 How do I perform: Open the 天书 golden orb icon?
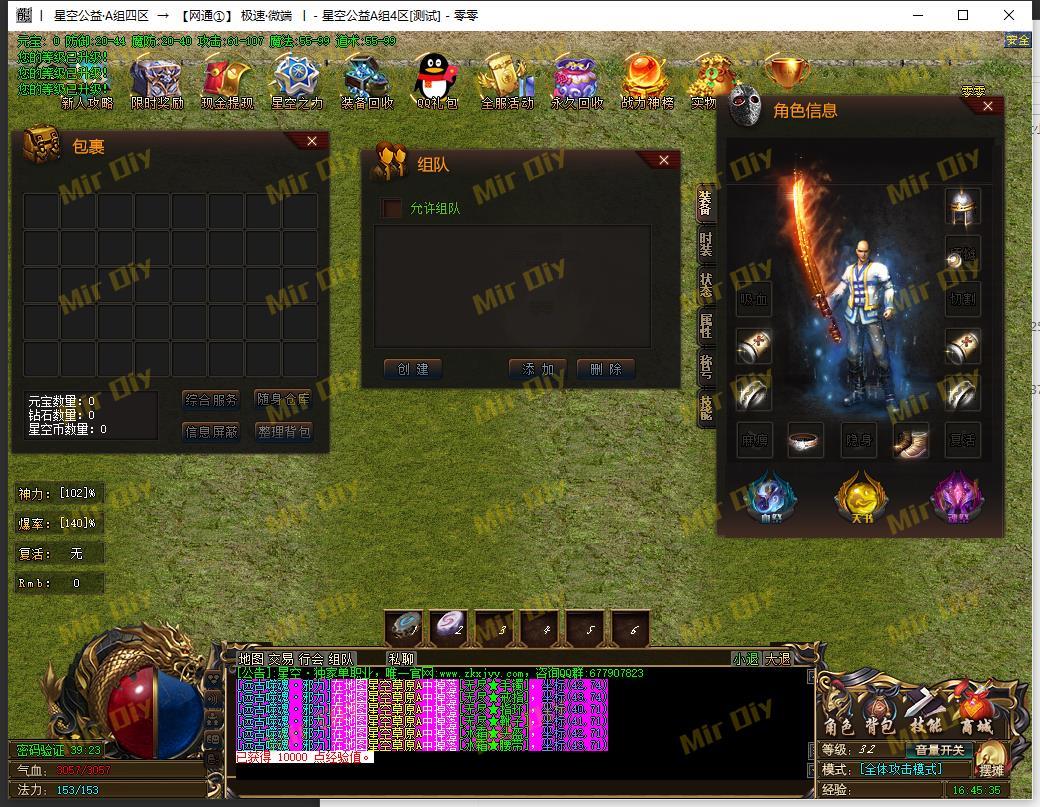pos(860,496)
